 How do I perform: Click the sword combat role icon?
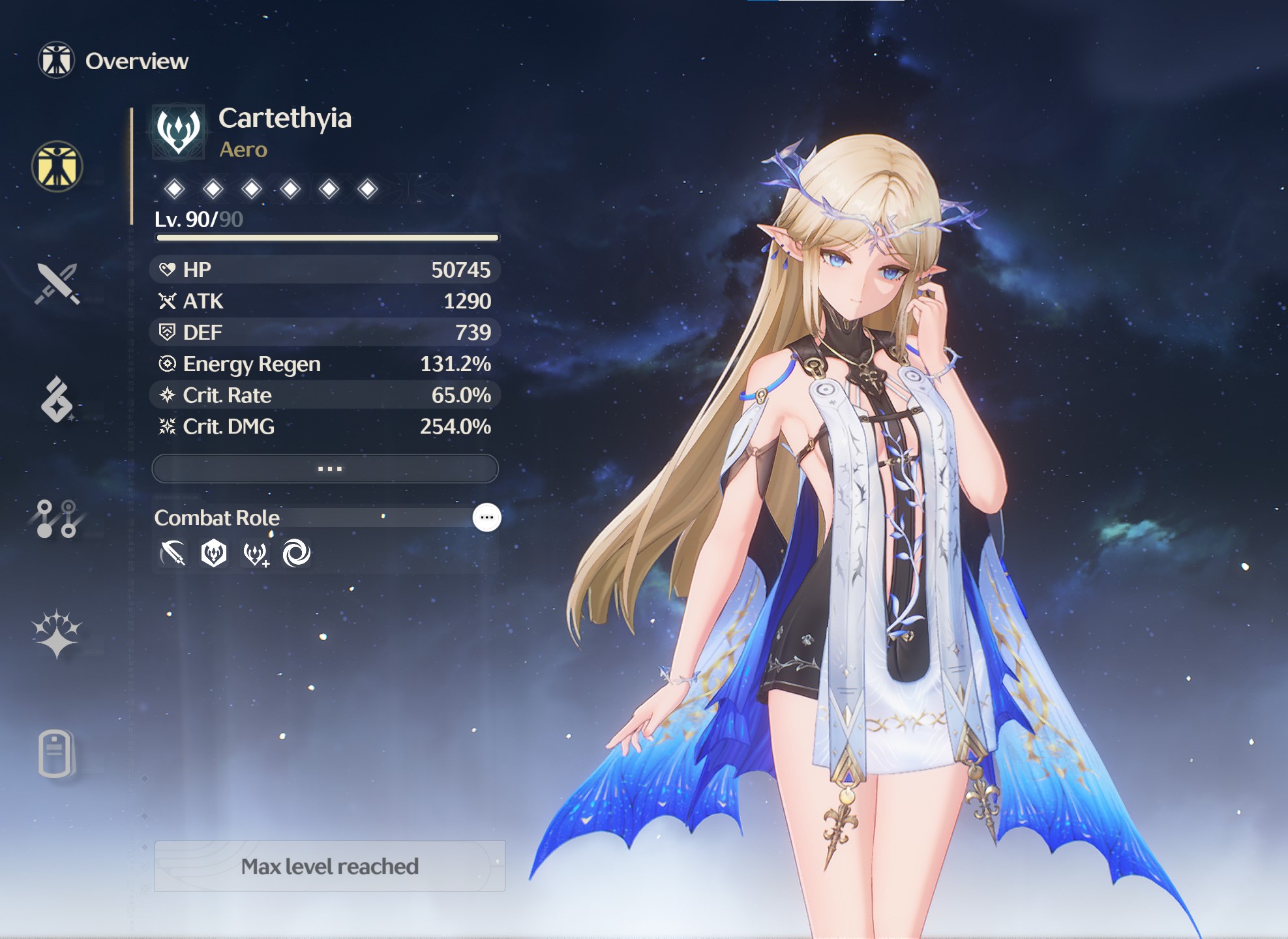click(x=173, y=554)
